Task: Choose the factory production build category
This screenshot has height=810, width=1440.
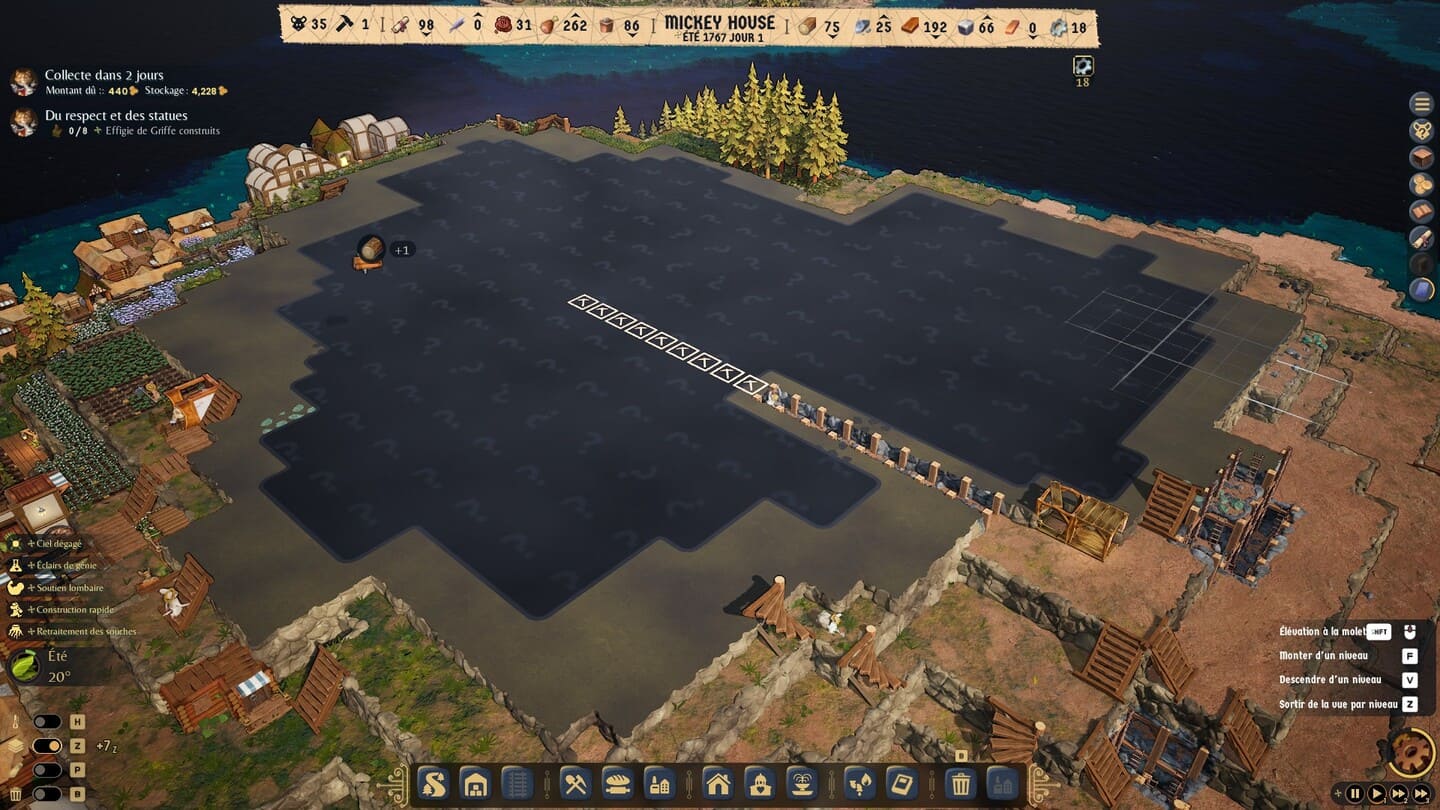Action: click(658, 782)
